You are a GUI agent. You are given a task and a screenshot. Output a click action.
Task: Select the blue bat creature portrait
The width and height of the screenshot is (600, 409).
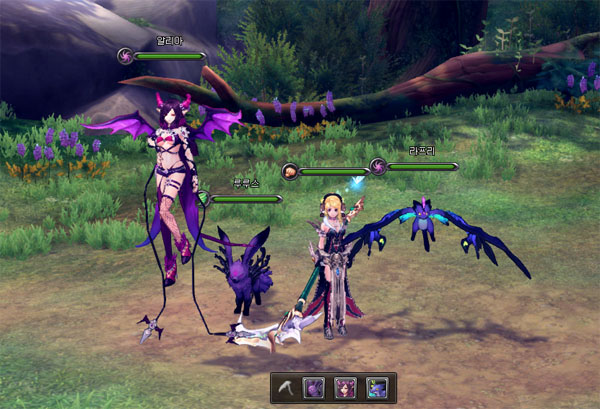coord(376,388)
